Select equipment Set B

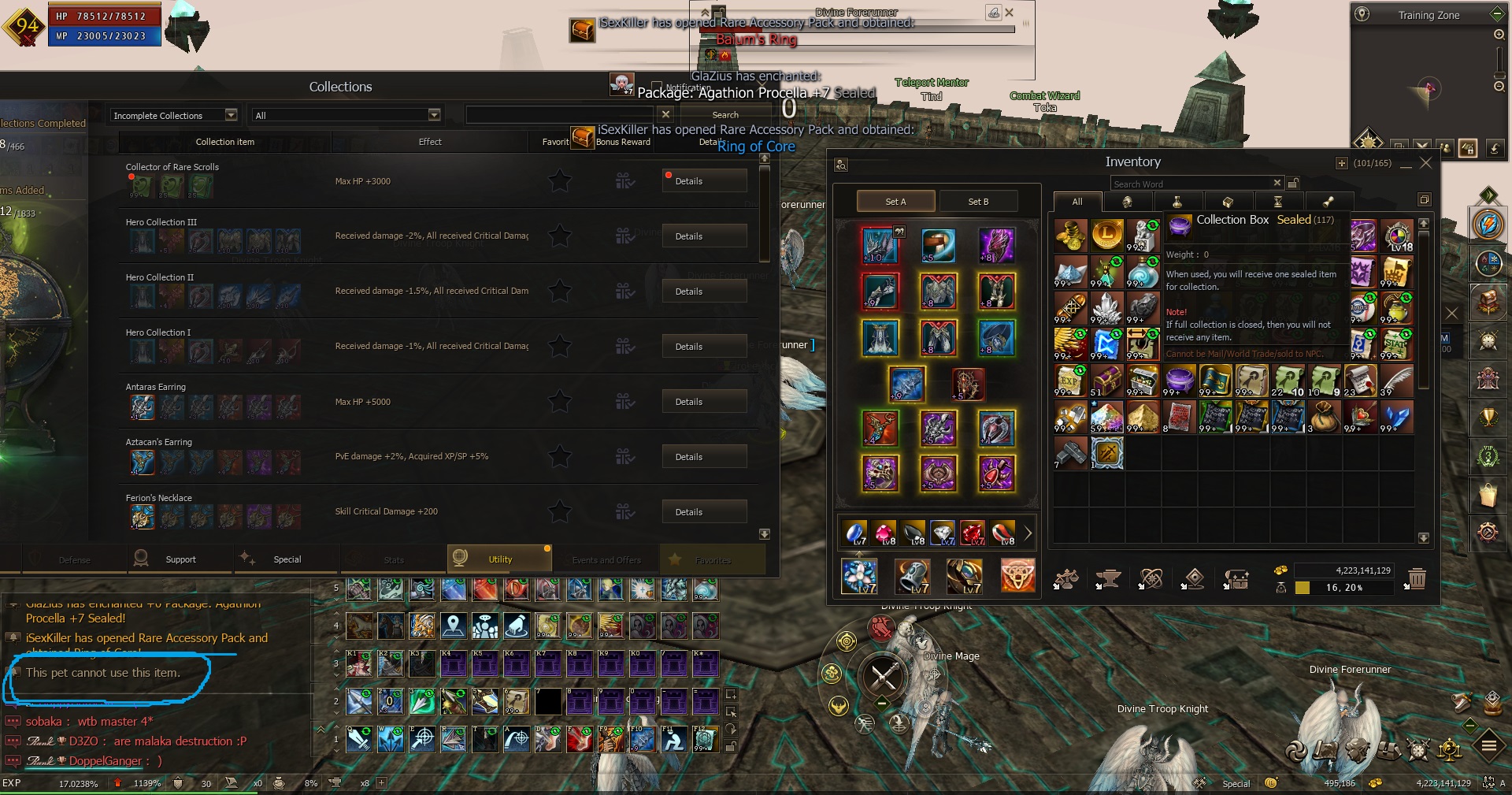[978, 202]
